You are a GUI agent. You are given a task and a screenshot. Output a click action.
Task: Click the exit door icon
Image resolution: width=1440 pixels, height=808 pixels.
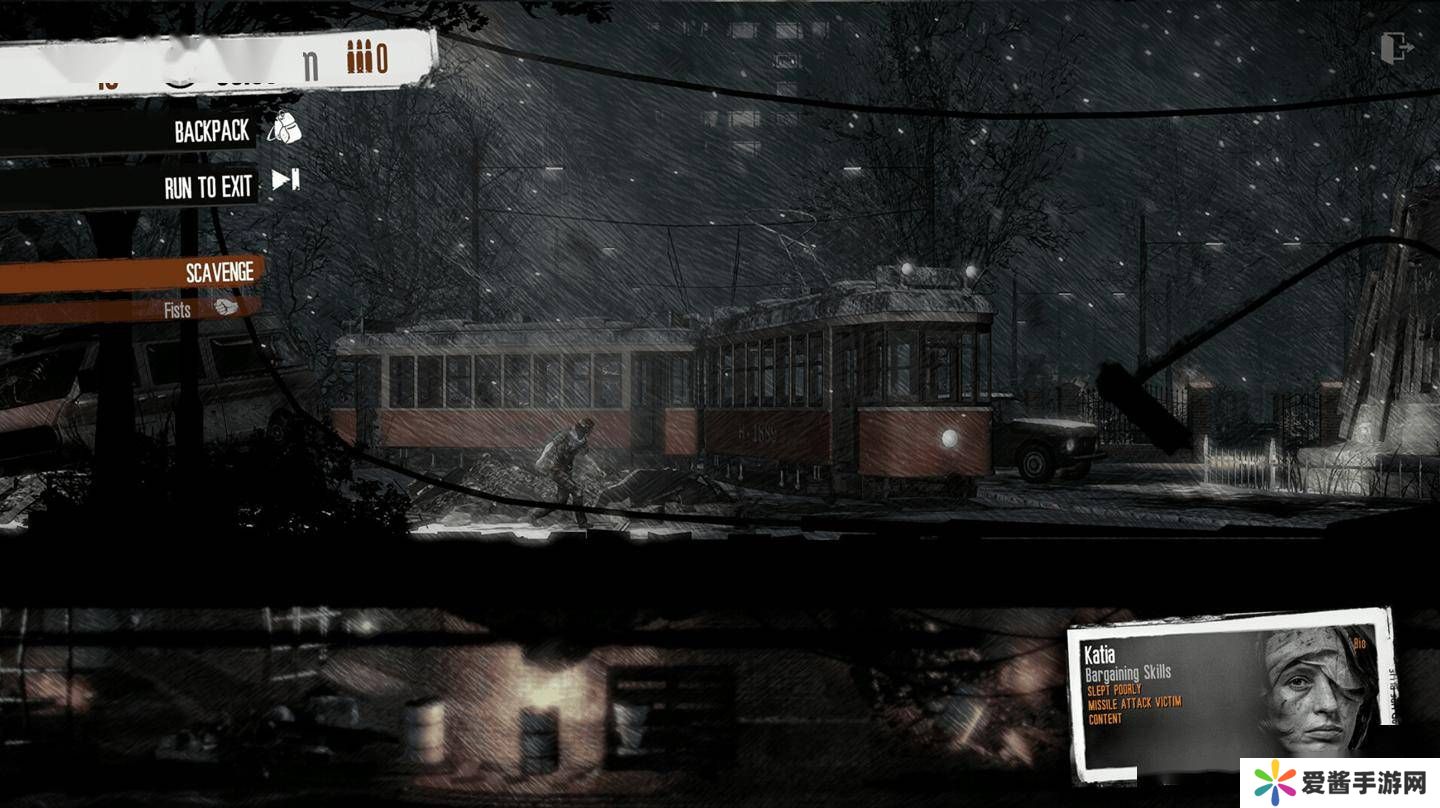pyautogui.click(x=1396, y=47)
